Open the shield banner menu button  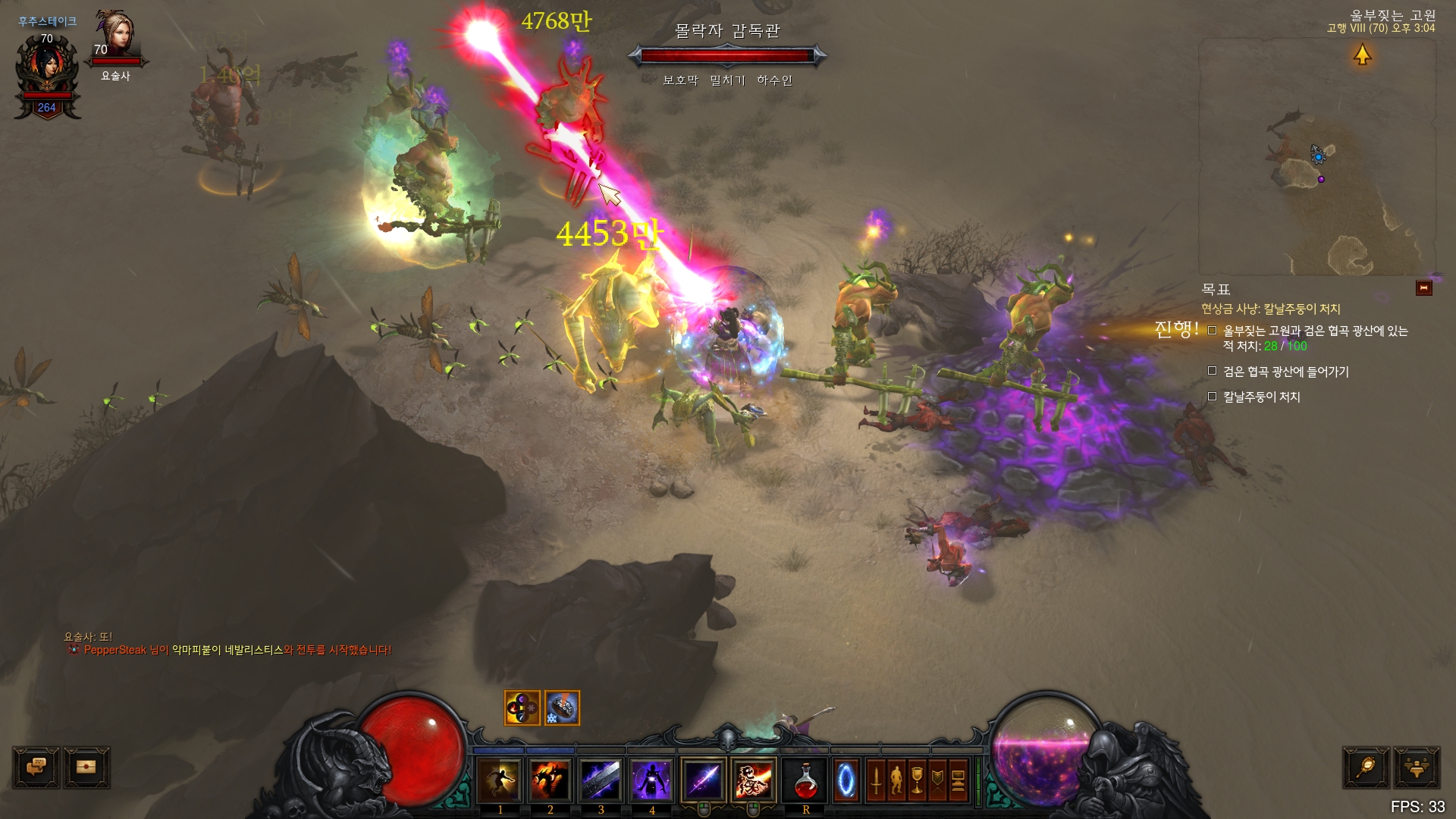tap(937, 780)
